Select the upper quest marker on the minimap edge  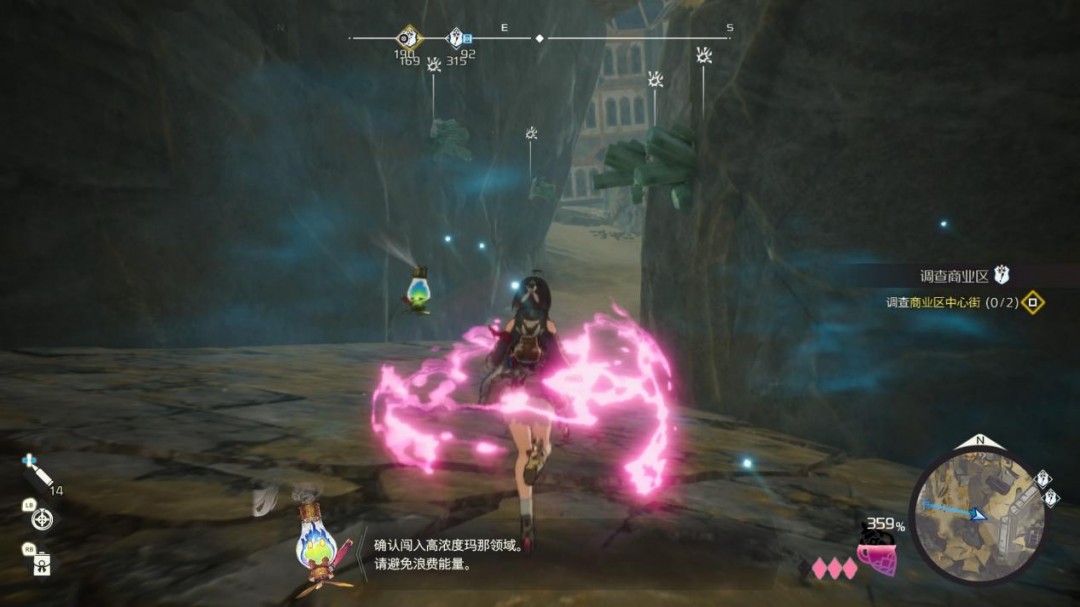(1042, 479)
